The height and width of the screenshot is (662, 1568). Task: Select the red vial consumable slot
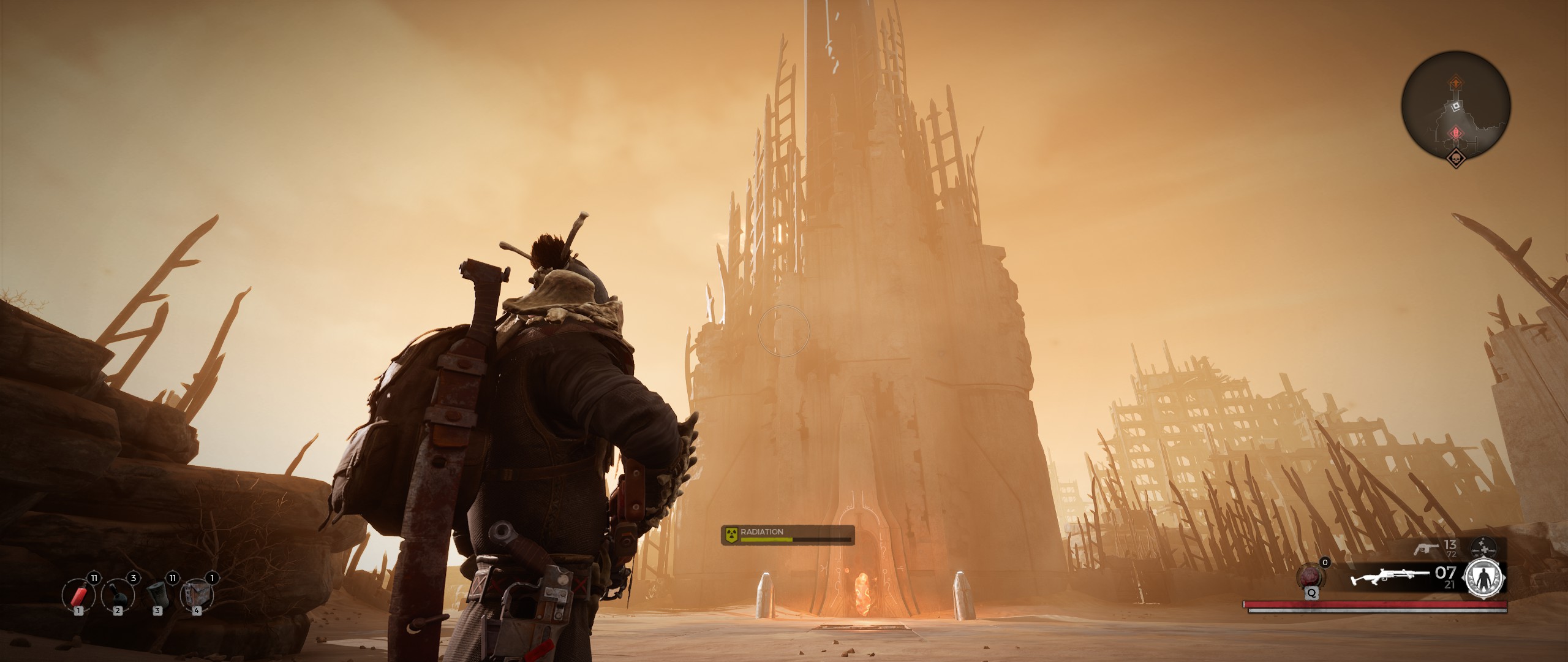tap(78, 595)
